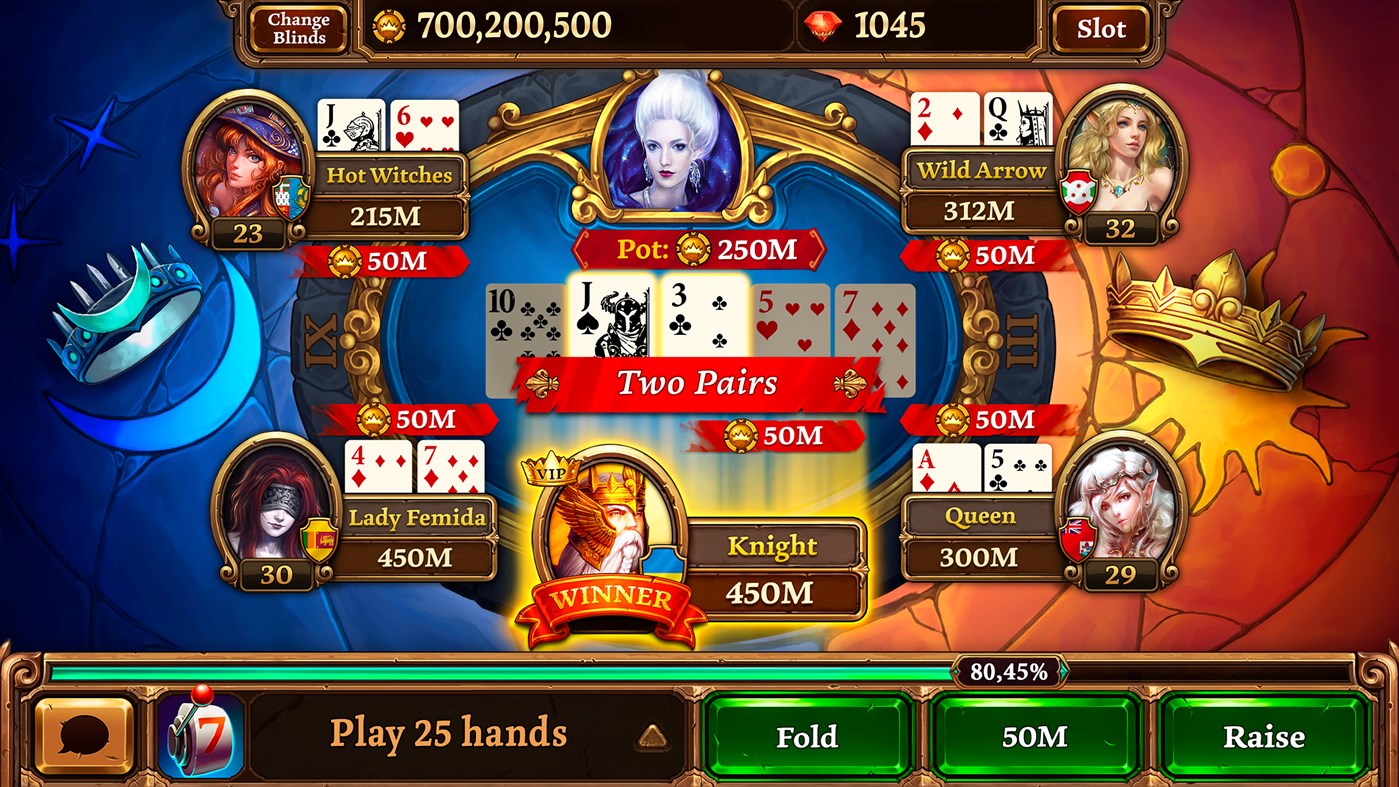This screenshot has height=787, width=1399.
Task: Open the Change Blinds selector
Action: click(297, 27)
